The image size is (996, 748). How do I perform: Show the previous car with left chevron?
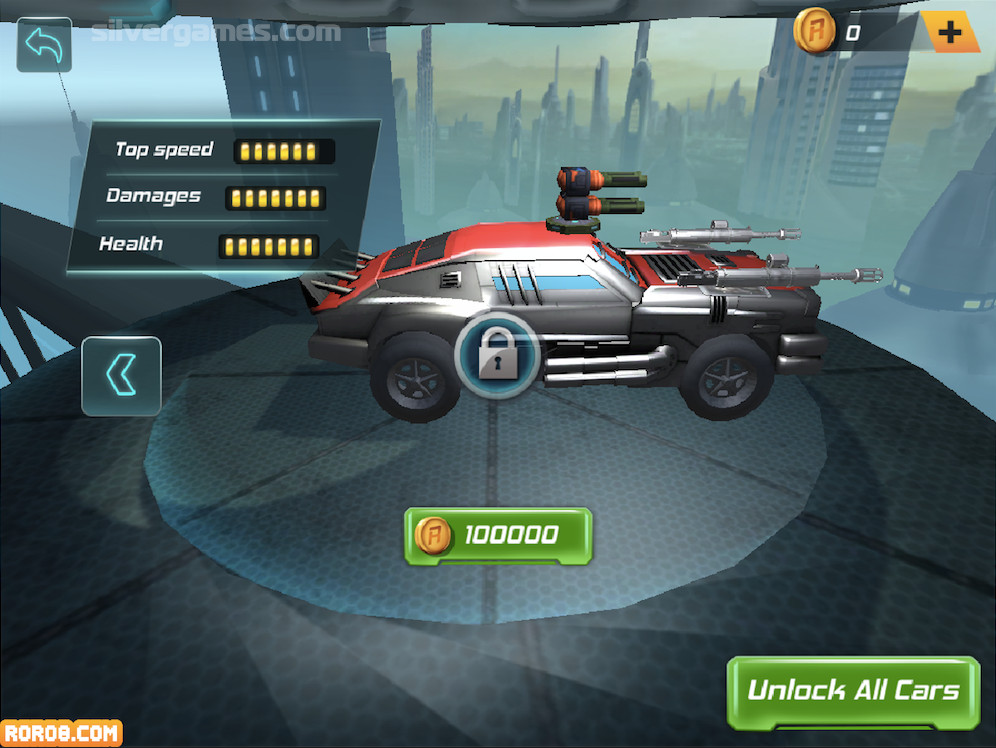(121, 376)
